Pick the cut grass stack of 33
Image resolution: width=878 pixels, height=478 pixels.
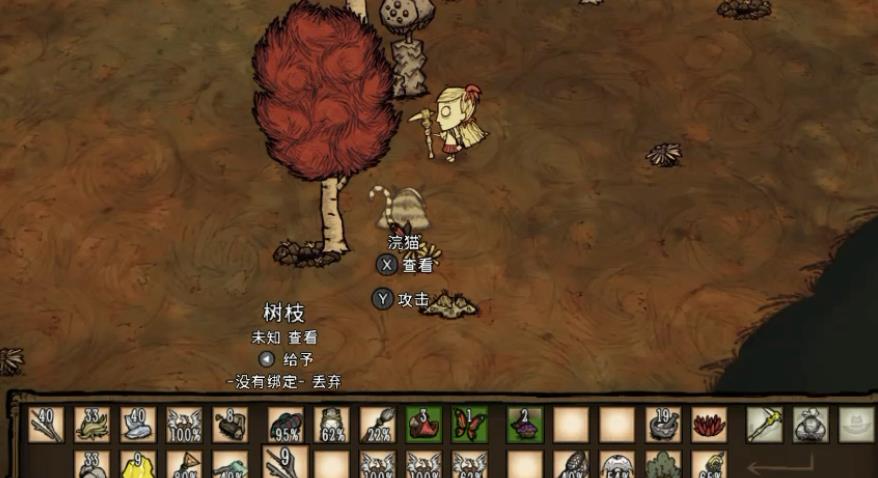[x=92, y=424]
